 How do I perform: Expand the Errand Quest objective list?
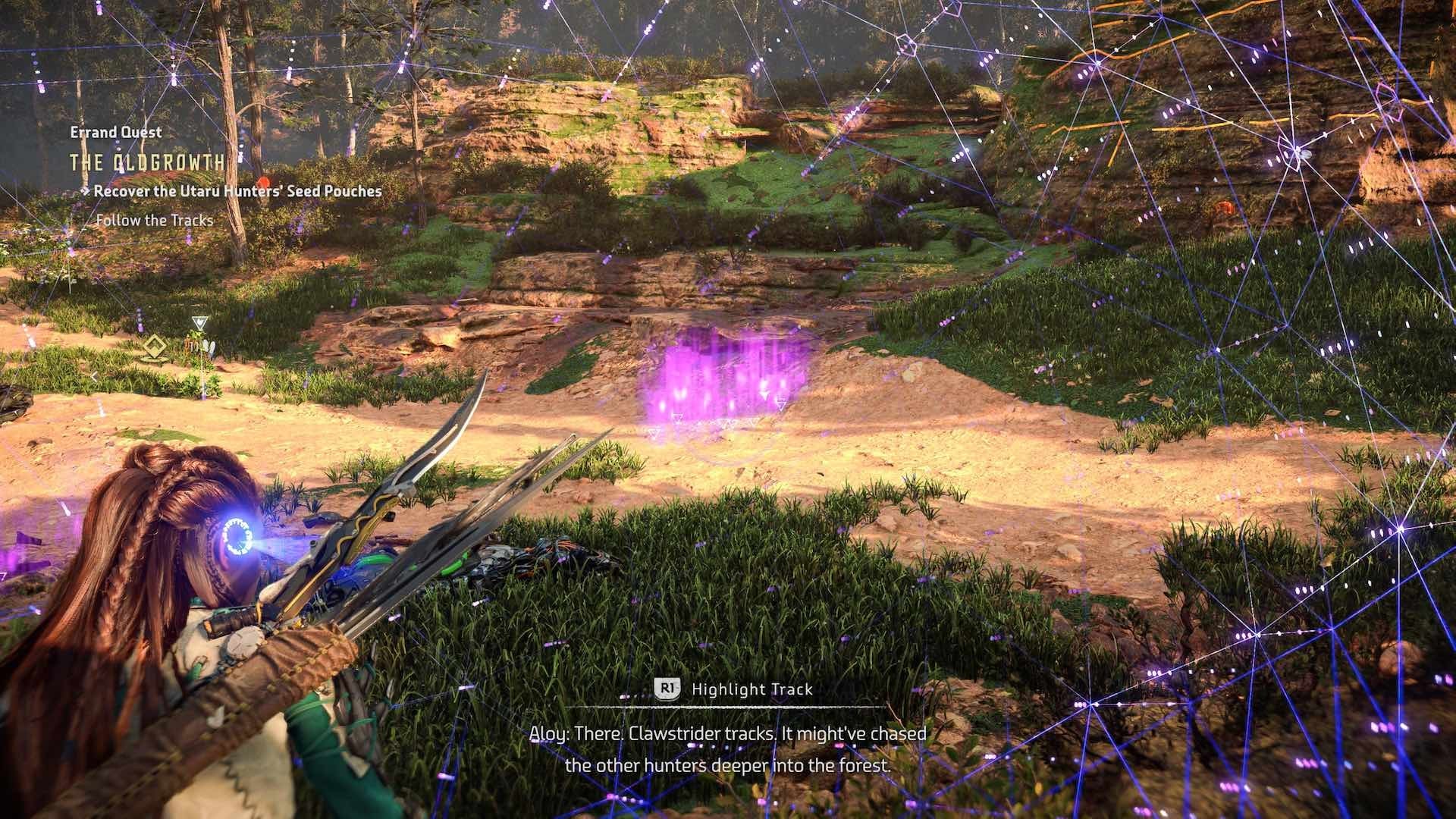click(114, 132)
